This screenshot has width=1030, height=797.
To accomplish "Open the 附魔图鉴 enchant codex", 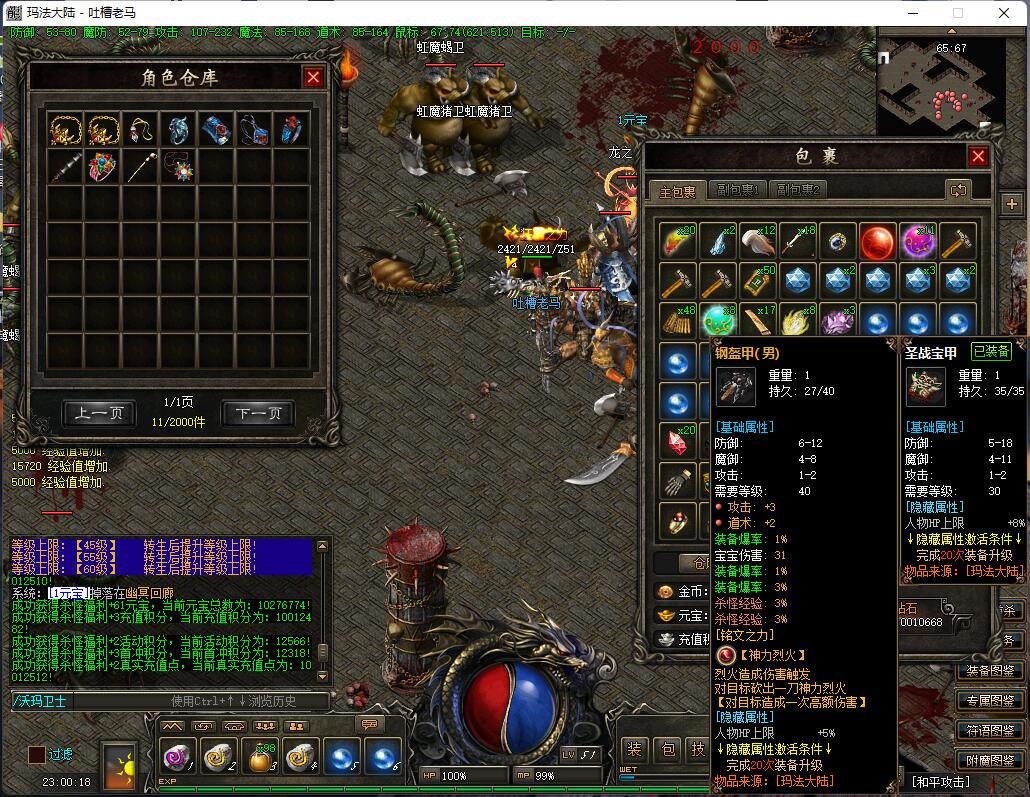I will point(991,760).
